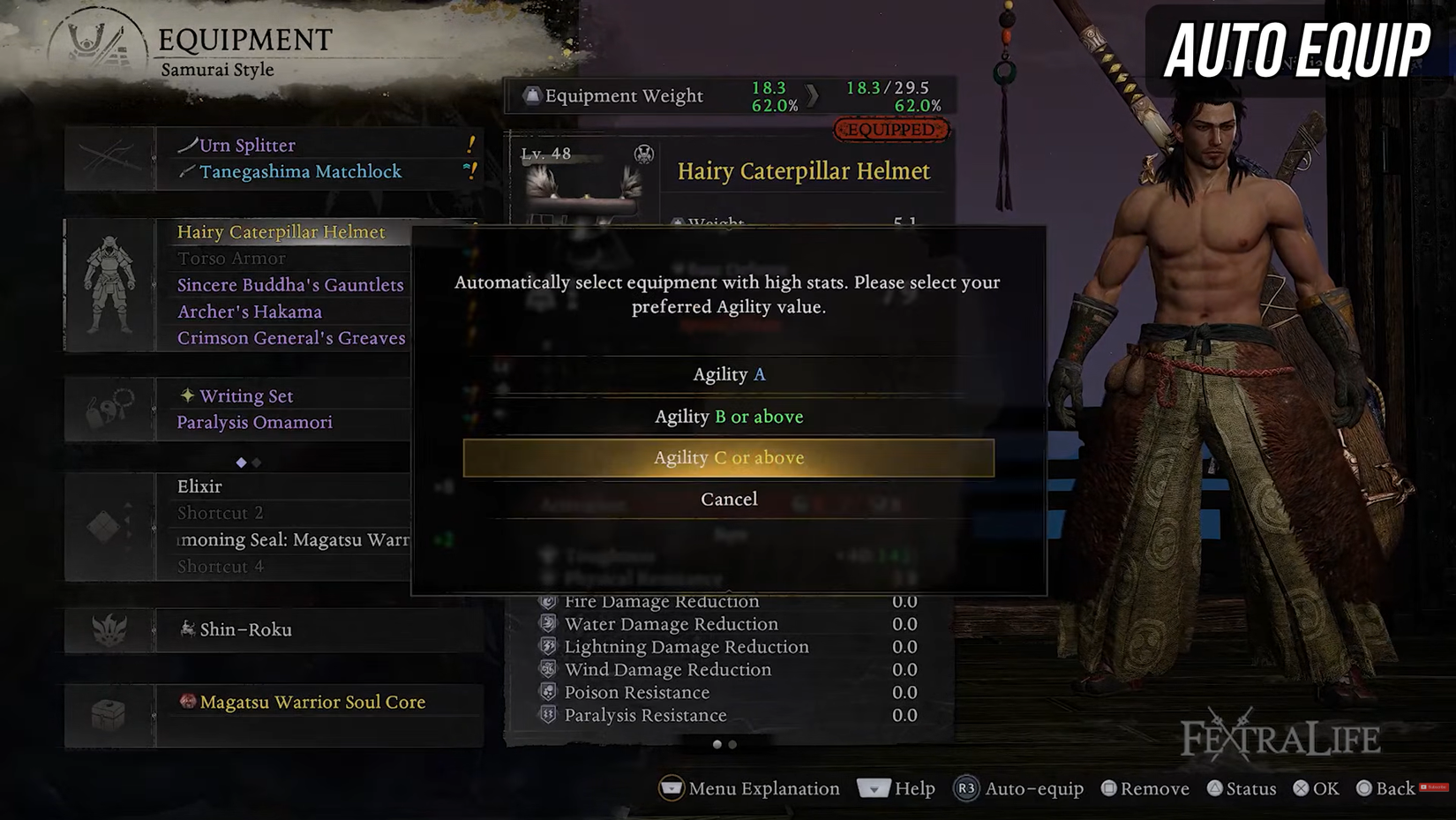The image size is (1456, 820).
Task: Open the Equipment Weight icon indicator
Action: point(533,95)
